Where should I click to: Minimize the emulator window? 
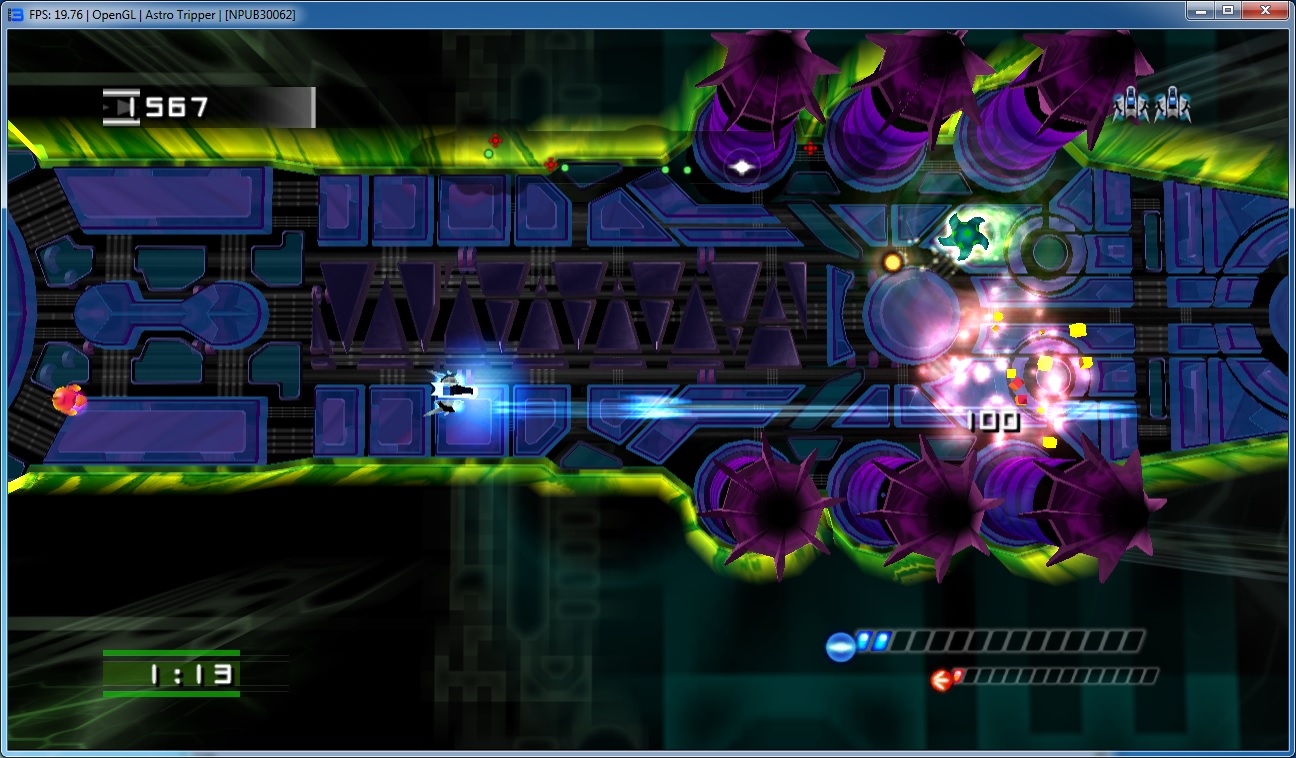[1200, 11]
